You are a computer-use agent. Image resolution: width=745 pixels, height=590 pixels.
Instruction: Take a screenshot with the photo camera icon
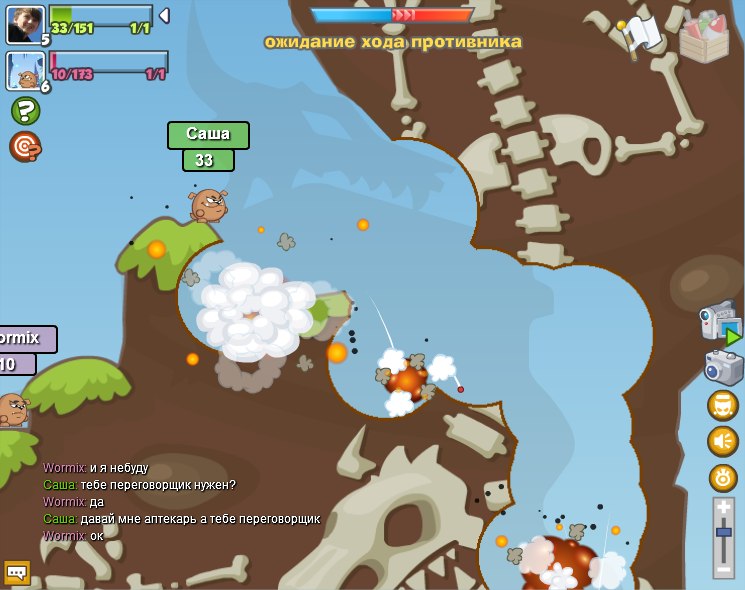click(723, 367)
